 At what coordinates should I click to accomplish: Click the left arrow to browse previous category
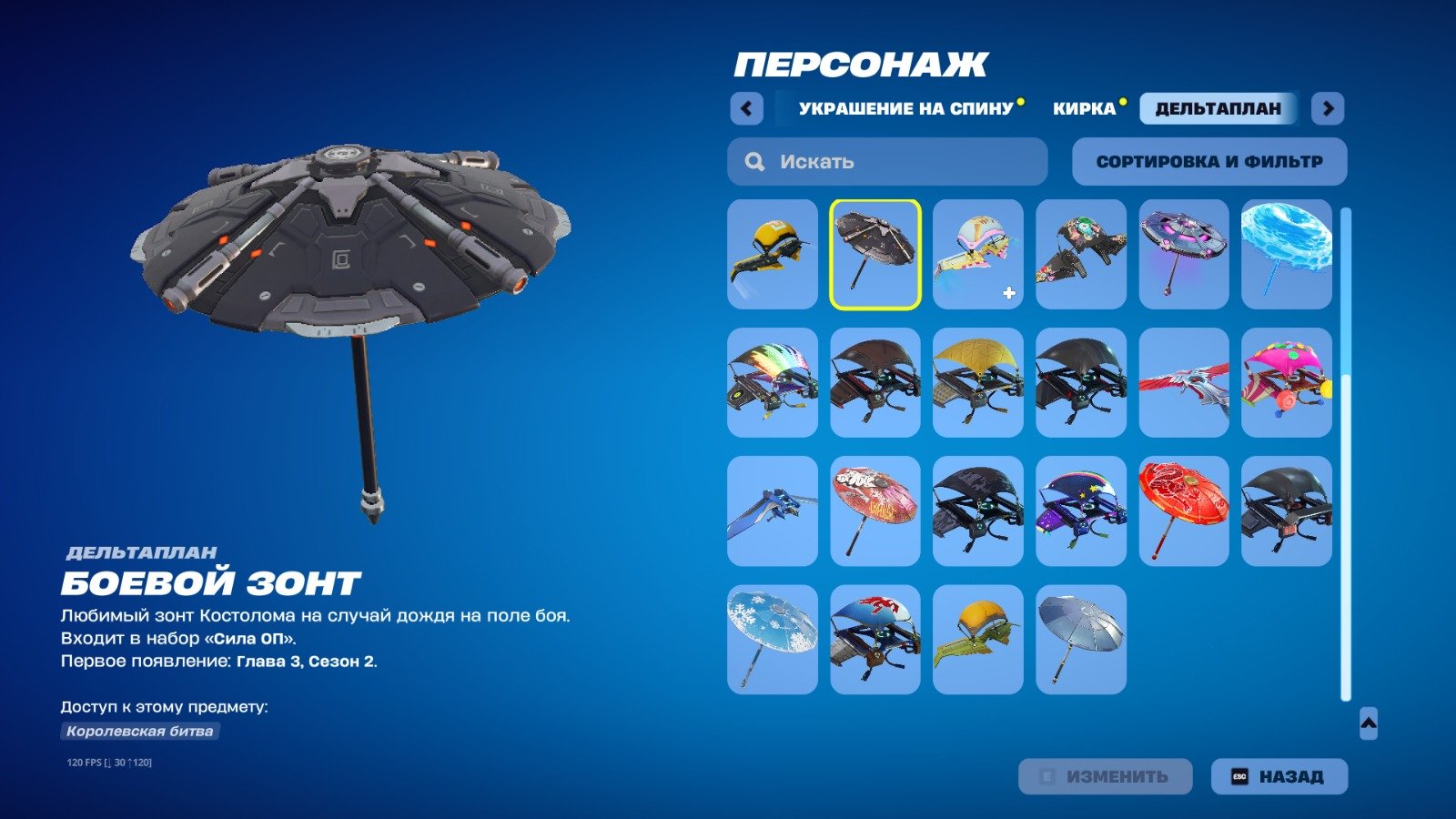pos(746,108)
